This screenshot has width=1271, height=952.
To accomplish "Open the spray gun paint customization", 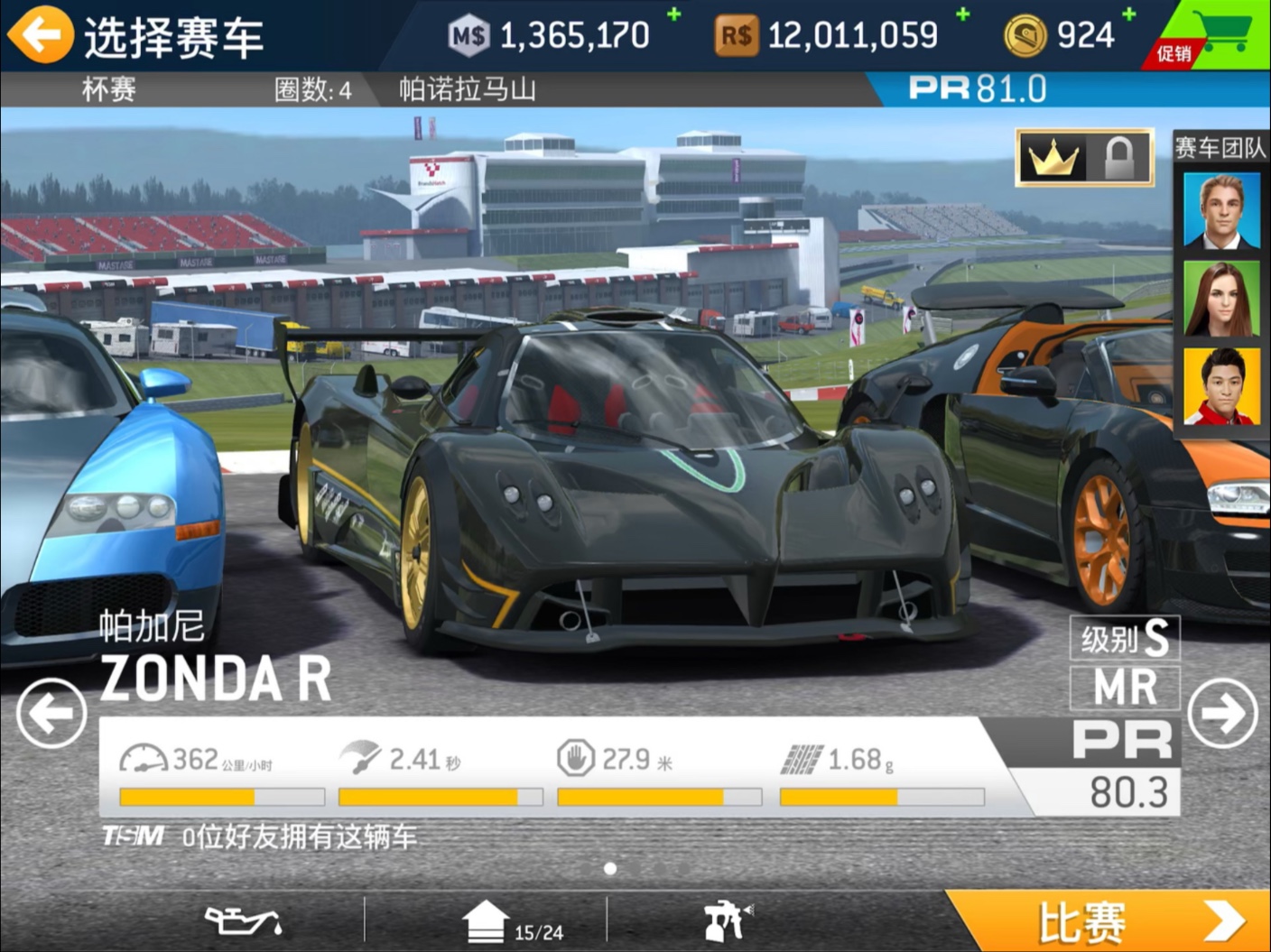I will (x=727, y=921).
